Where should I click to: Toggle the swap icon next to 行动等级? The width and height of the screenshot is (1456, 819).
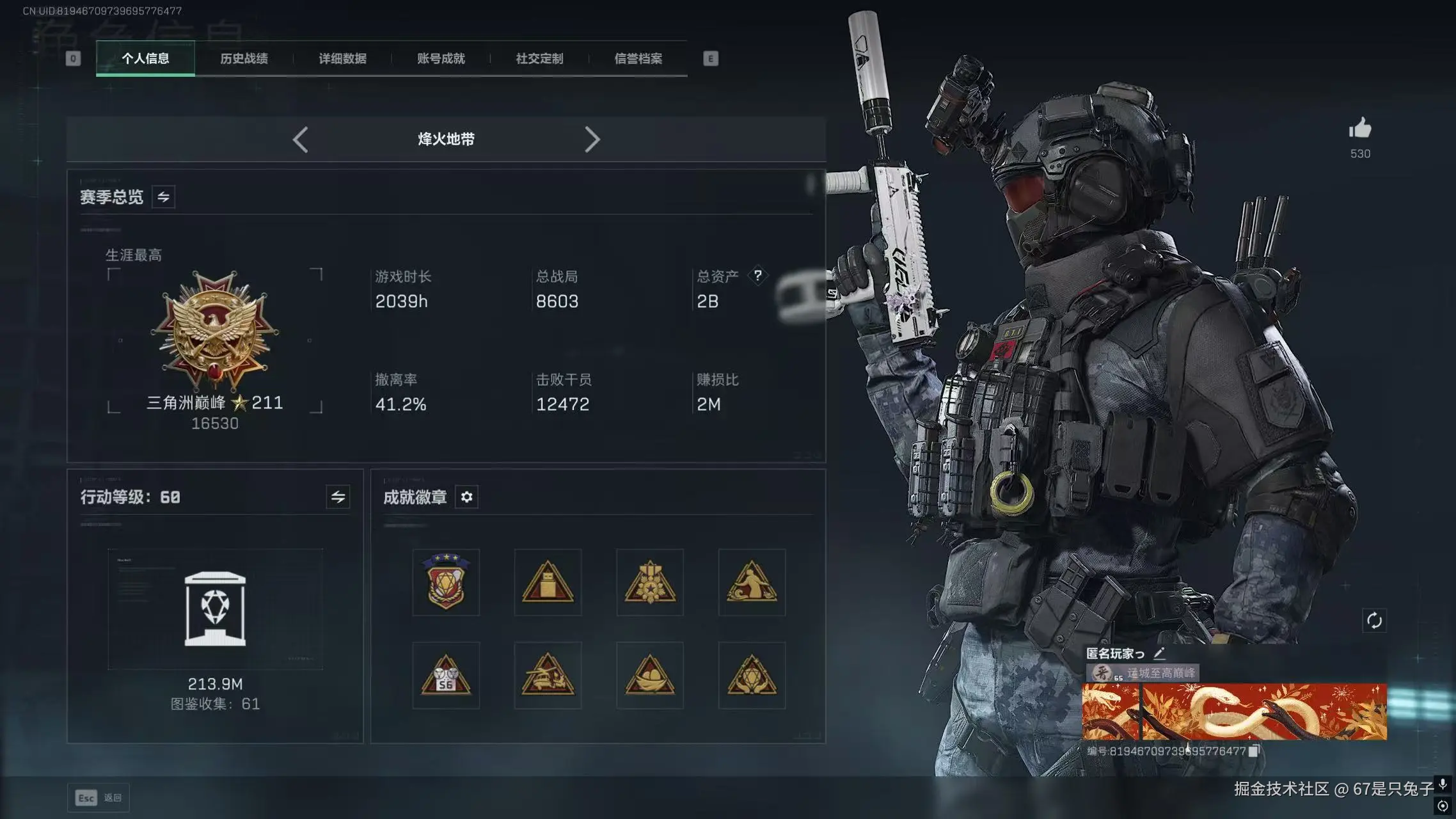338,497
